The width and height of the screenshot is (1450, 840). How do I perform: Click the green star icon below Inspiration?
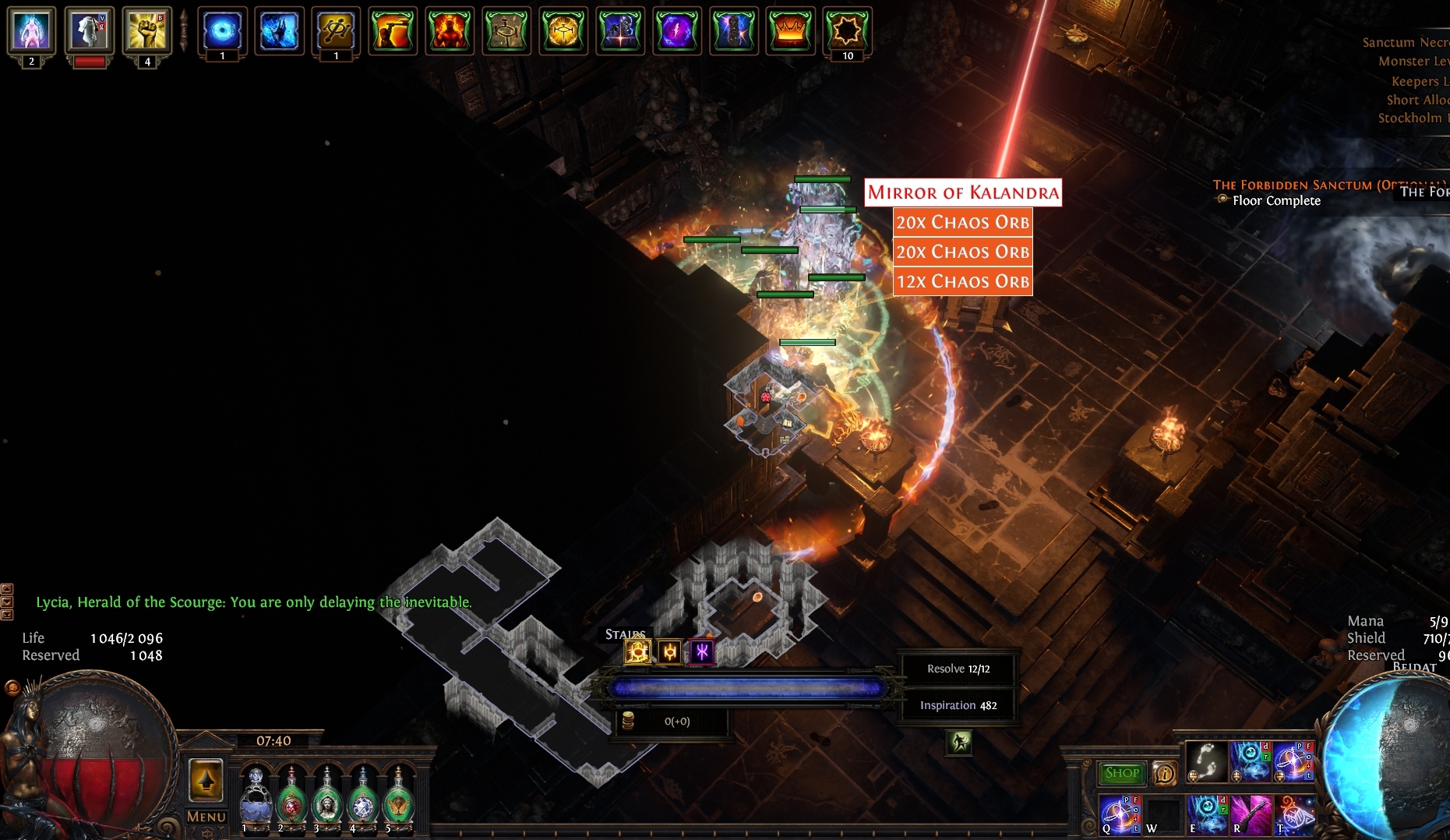(x=959, y=742)
